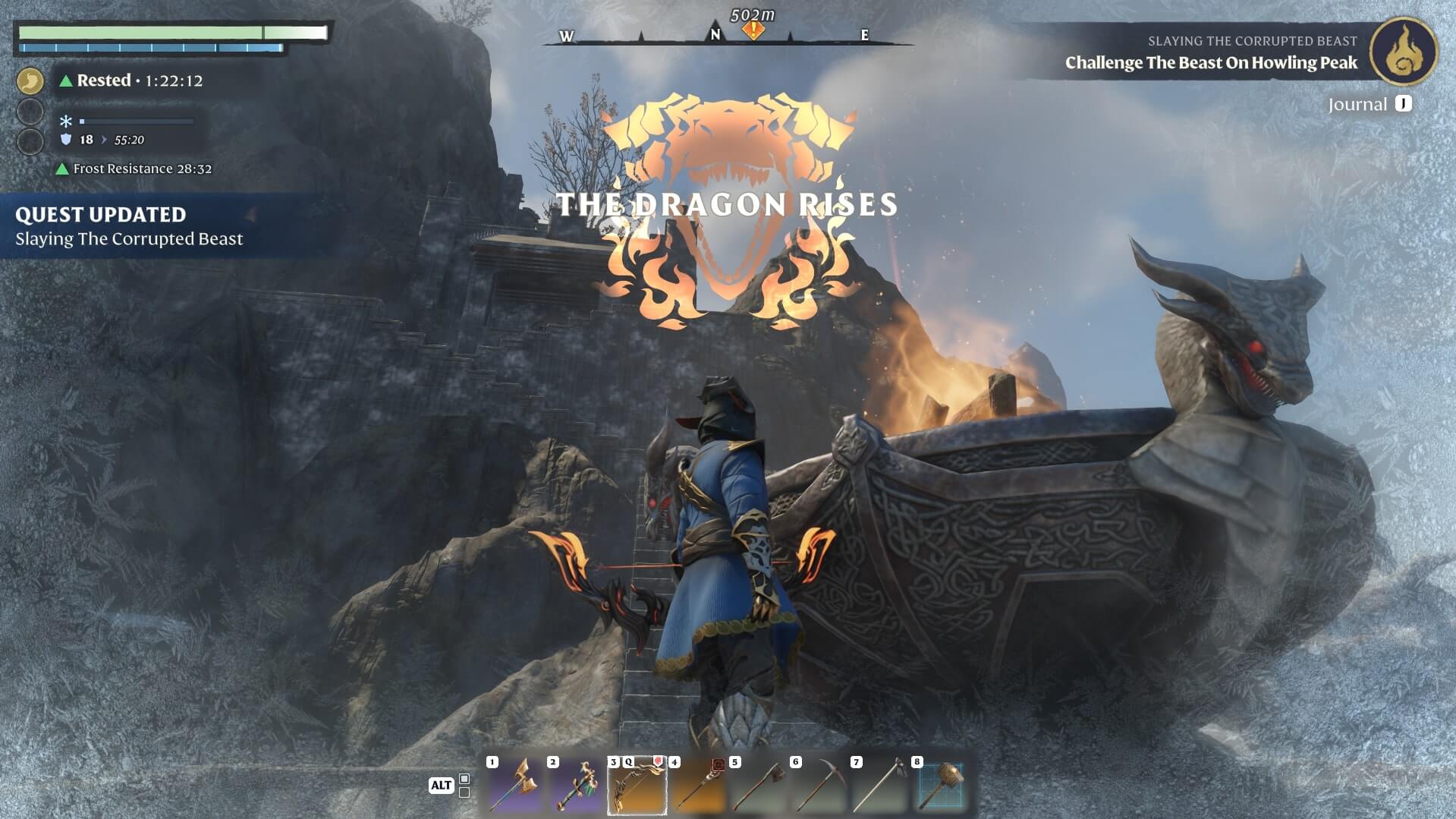Image resolution: width=1456 pixels, height=819 pixels.
Task: Pick the rake tool in slot 7
Action: coord(879,786)
